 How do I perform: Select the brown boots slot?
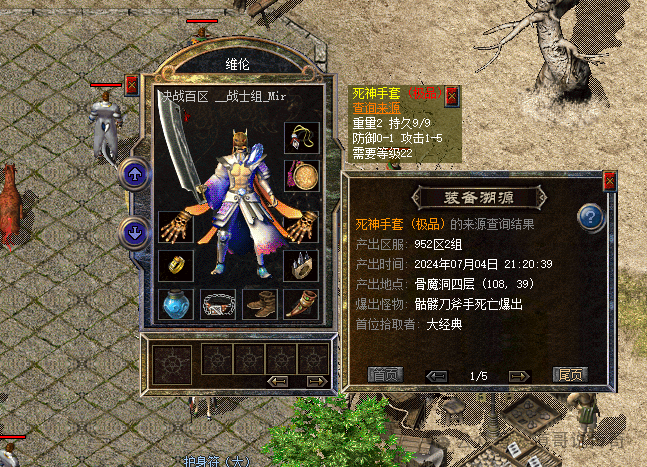pos(259,303)
